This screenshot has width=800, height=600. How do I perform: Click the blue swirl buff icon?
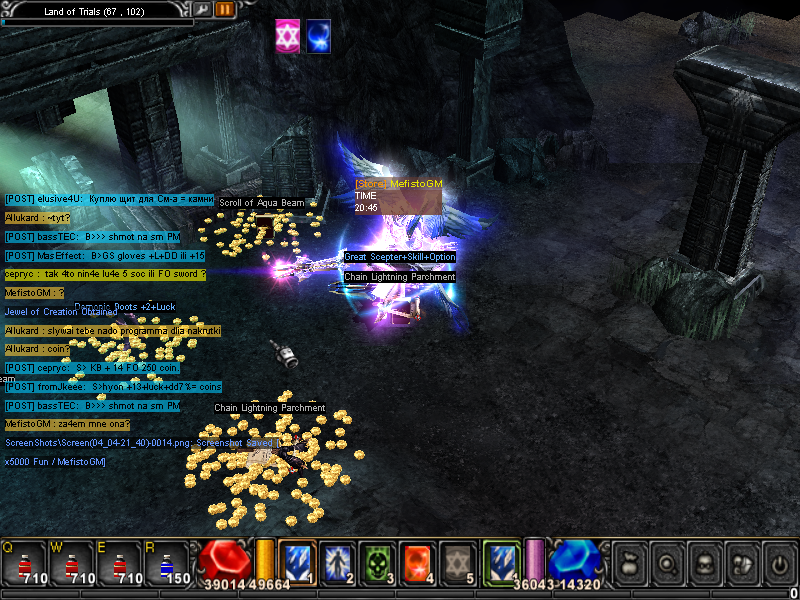(x=319, y=37)
